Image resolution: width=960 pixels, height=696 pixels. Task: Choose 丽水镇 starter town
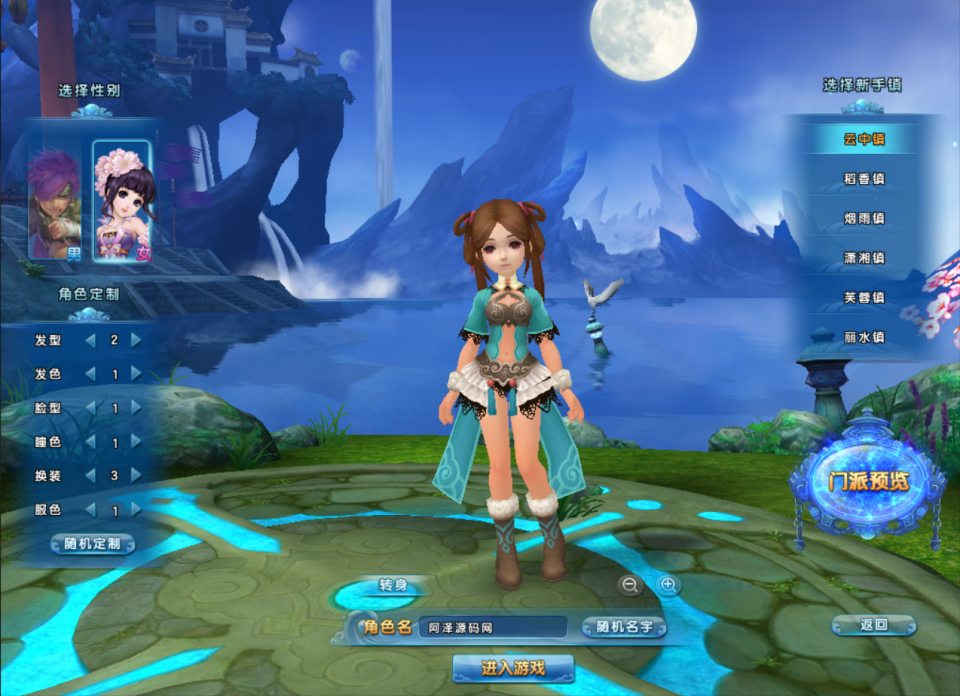tap(863, 338)
